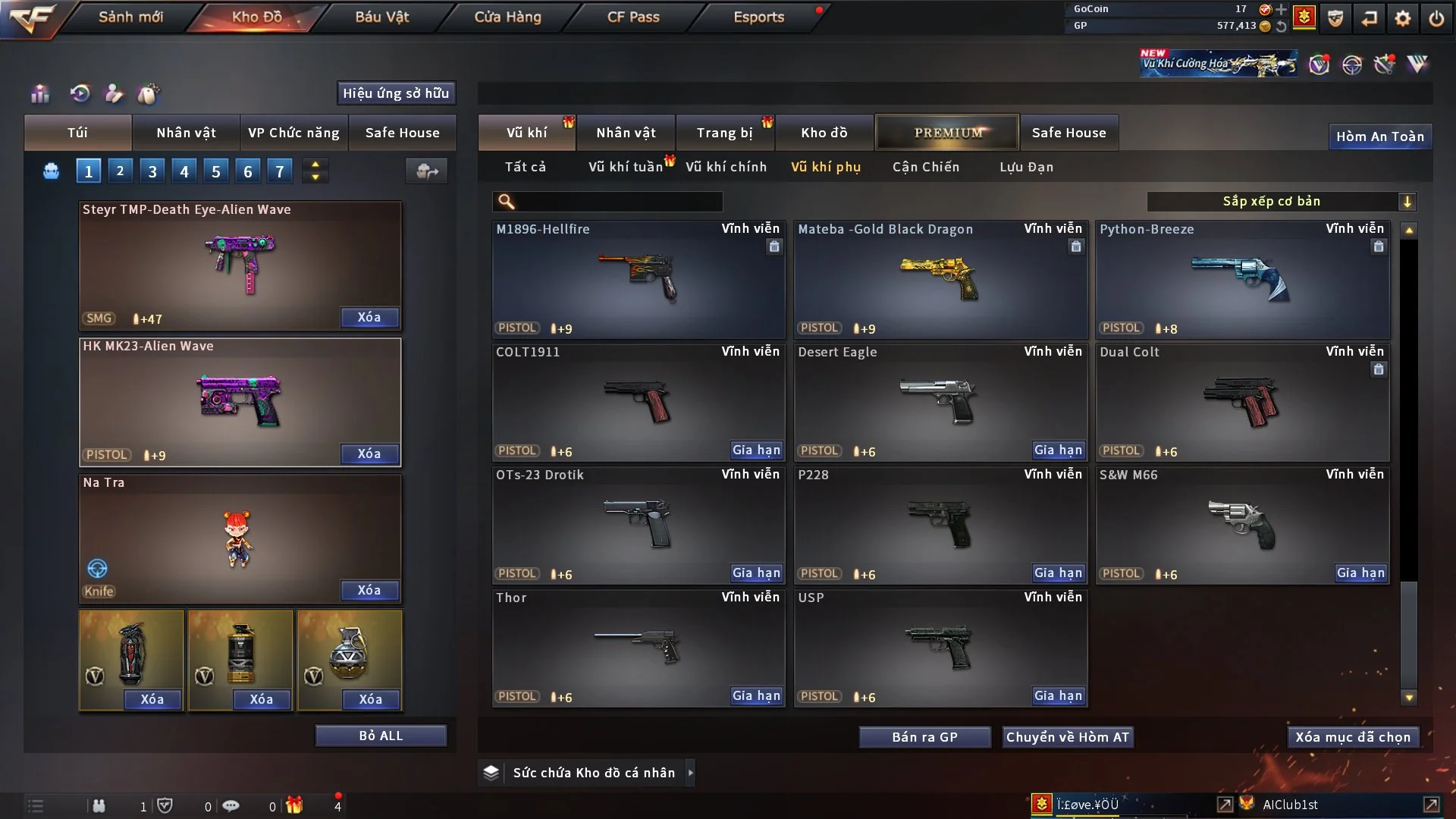1456x819 pixels.
Task: Open the Báu Vật menu
Action: coord(382,17)
